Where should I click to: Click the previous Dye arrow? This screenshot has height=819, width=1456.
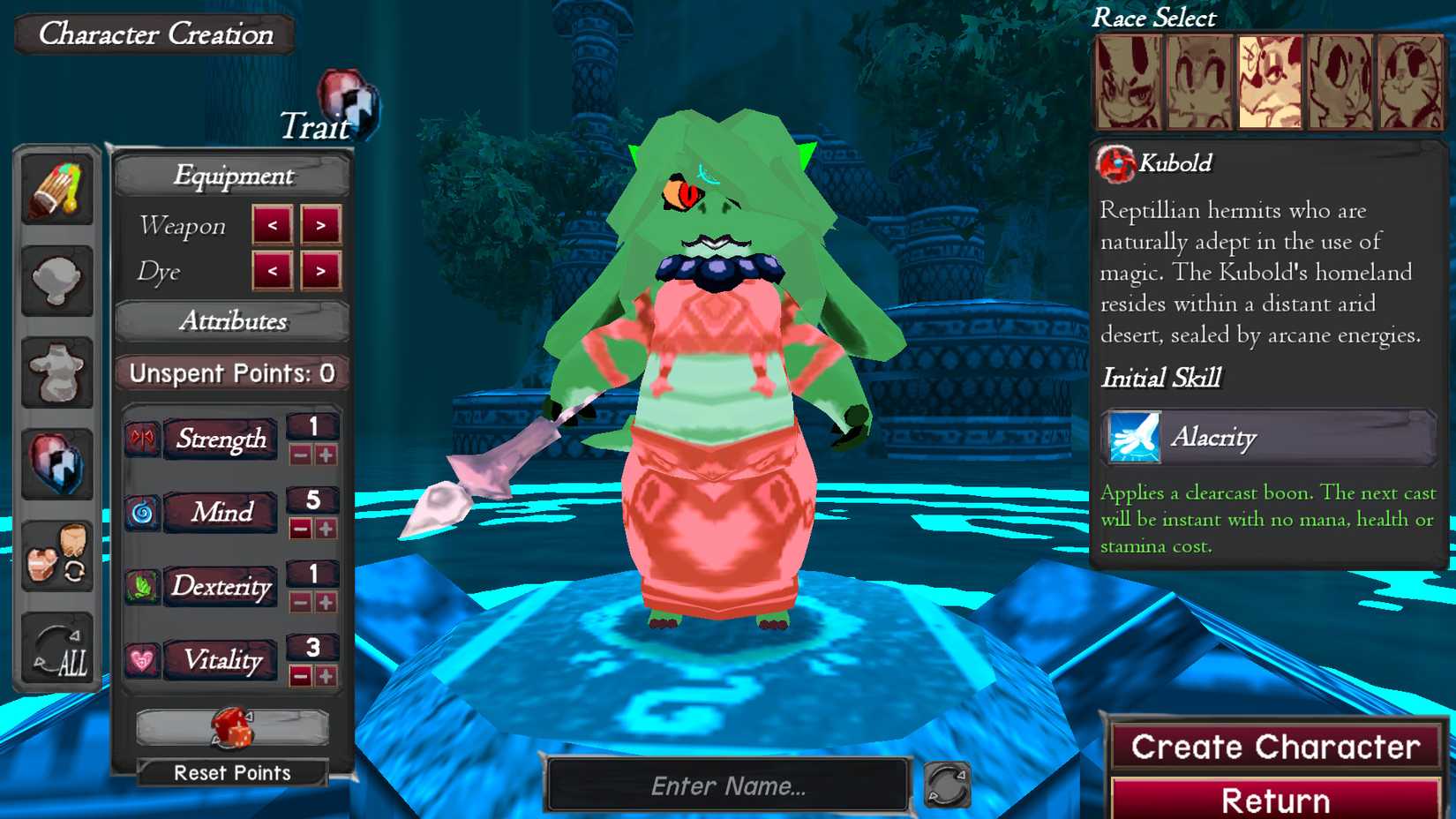point(274,272)
